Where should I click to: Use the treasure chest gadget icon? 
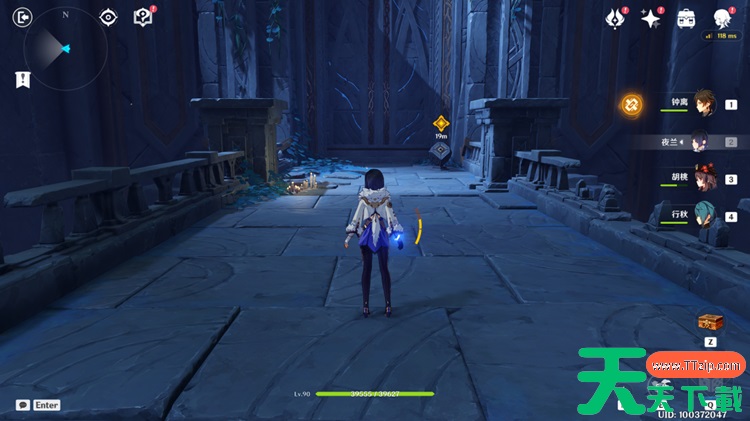pyautogui.click(x=711, y=322)
